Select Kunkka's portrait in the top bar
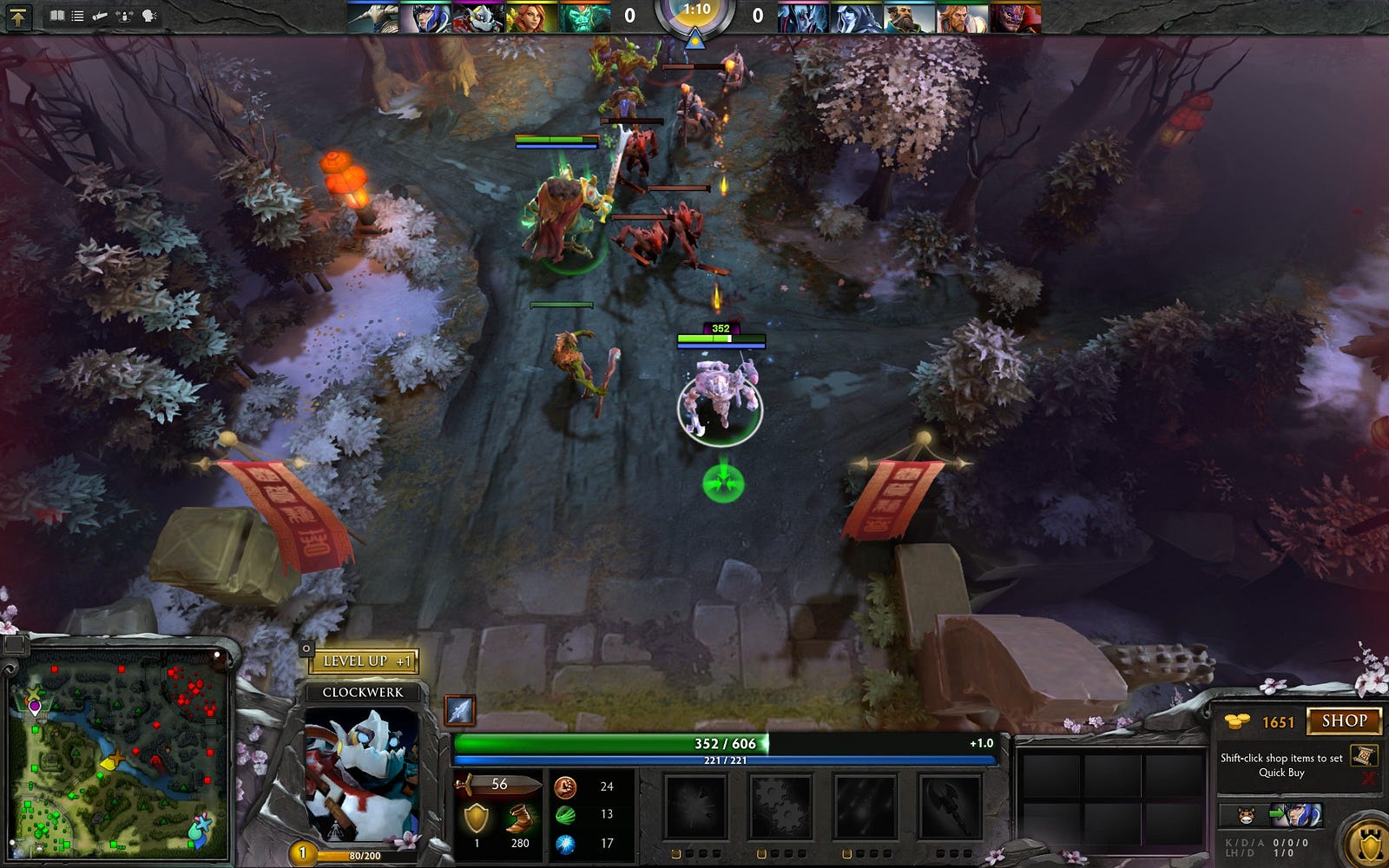The height and width of the screenshot is (868, 1389). point(909,16)
